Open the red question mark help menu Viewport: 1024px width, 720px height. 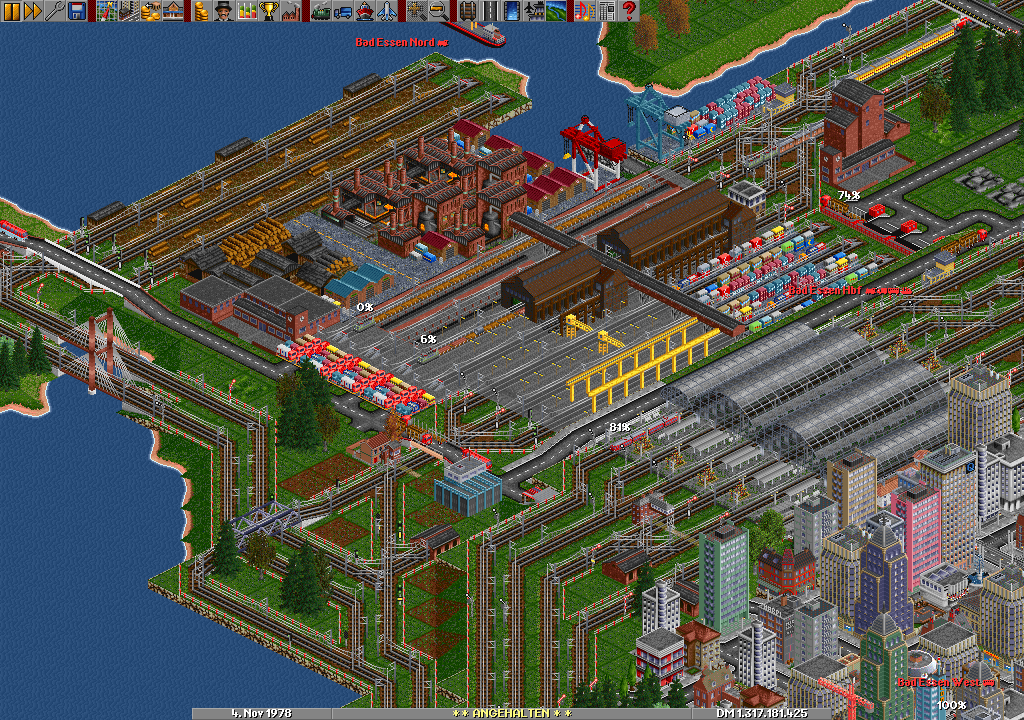(629, 11)
